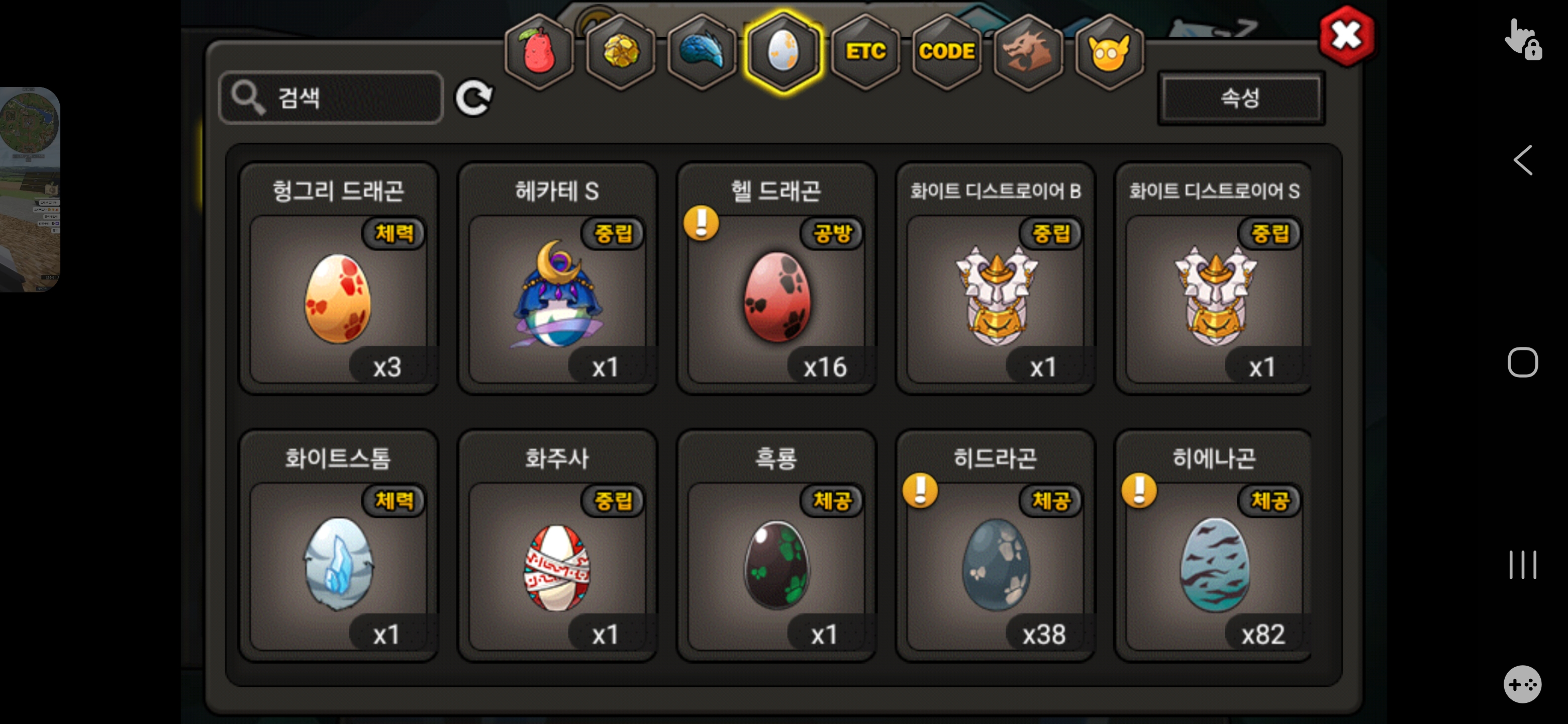1568x724 pixels.
Task: Show the brown dragon head tab
Action: click(1028, 51)
